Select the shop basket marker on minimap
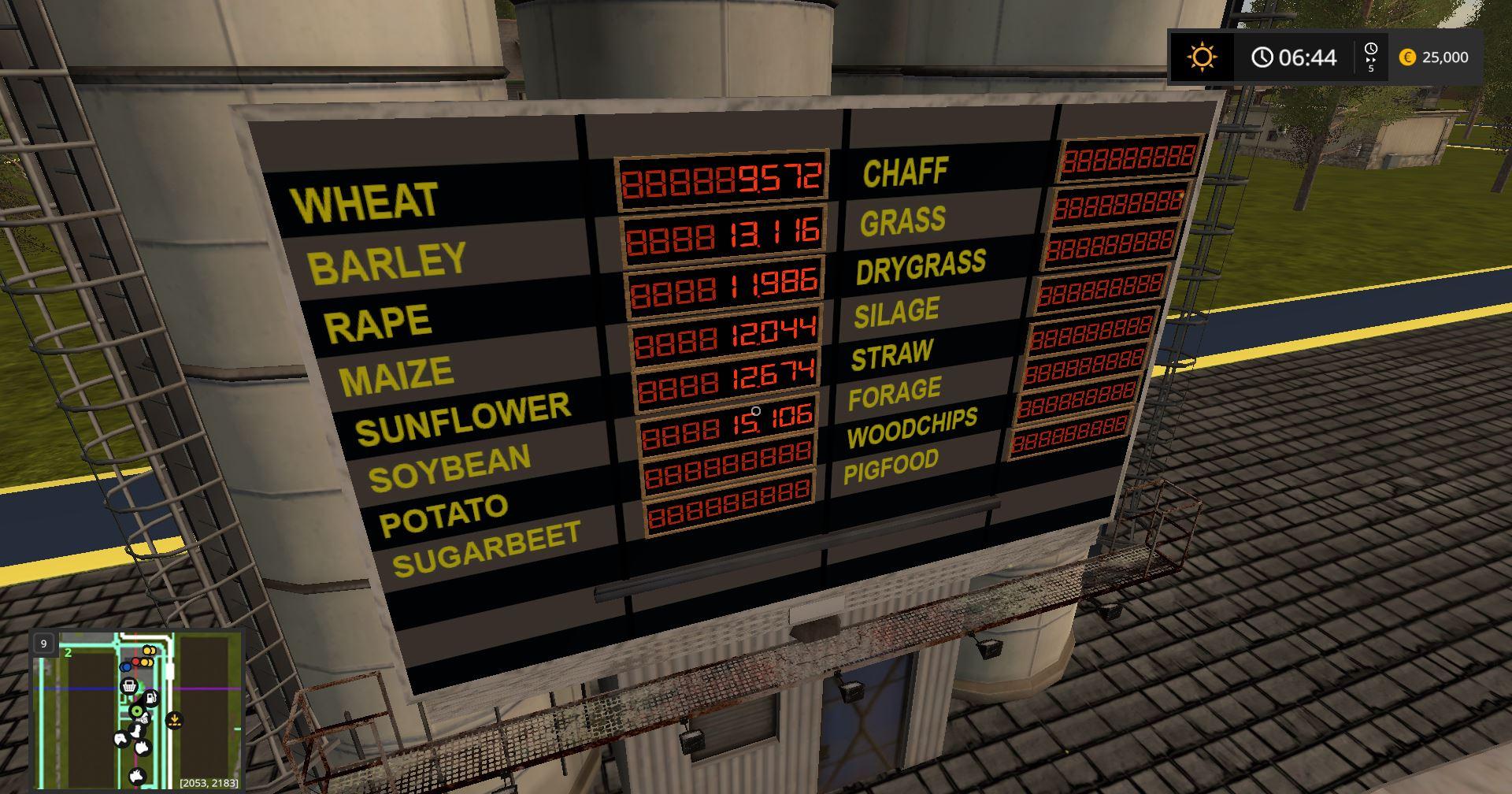 pyautogui.click(x=129, y=687)
